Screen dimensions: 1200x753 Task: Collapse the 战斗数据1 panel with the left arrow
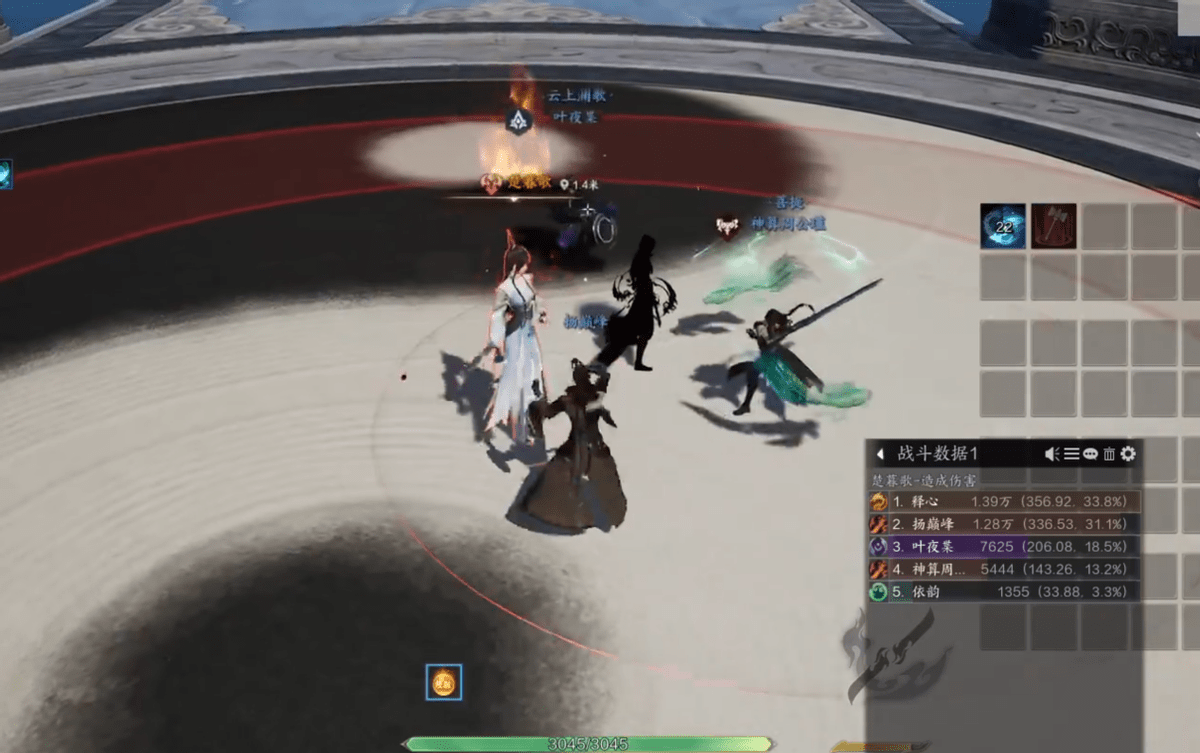coord(880,454)
